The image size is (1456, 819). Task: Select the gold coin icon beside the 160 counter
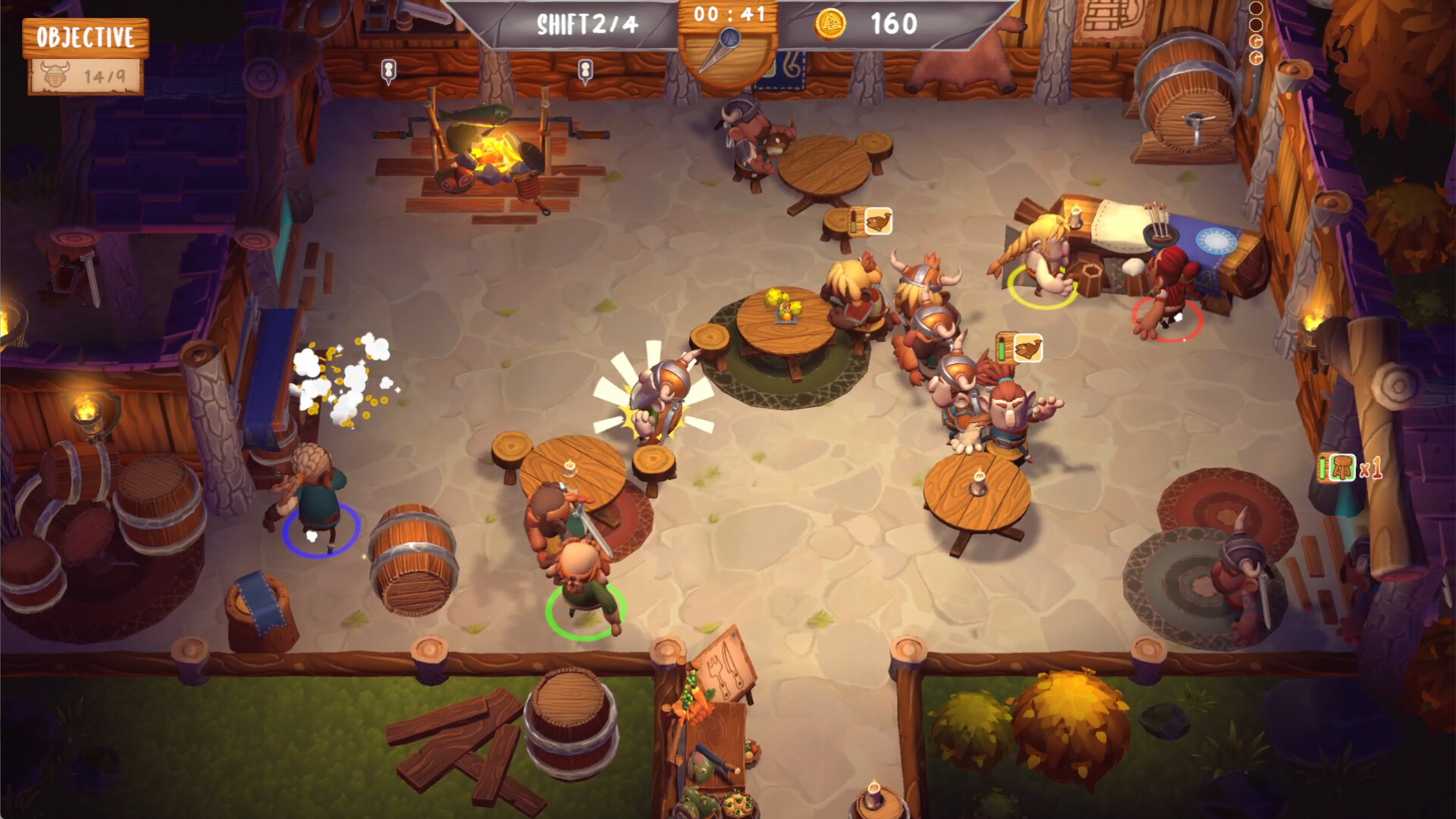click(x=828, y=22)
